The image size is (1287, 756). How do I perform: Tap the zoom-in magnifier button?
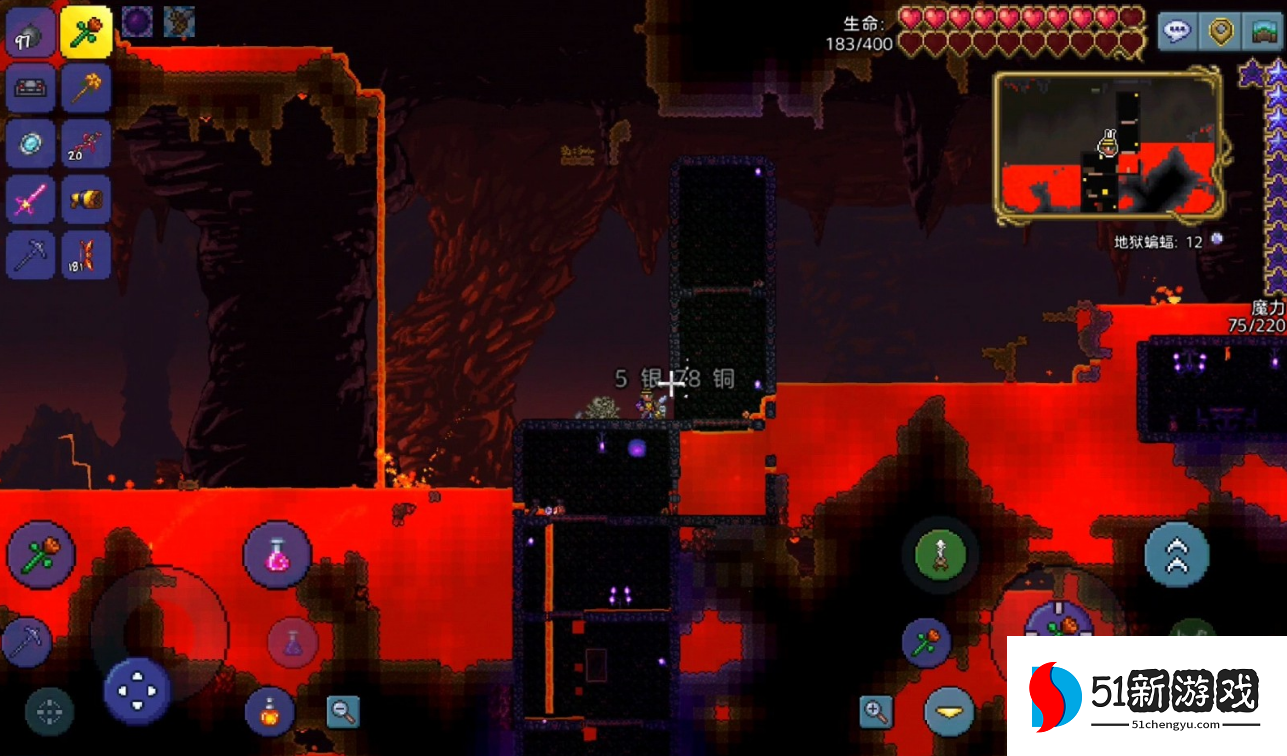click(x=876, y=711)
